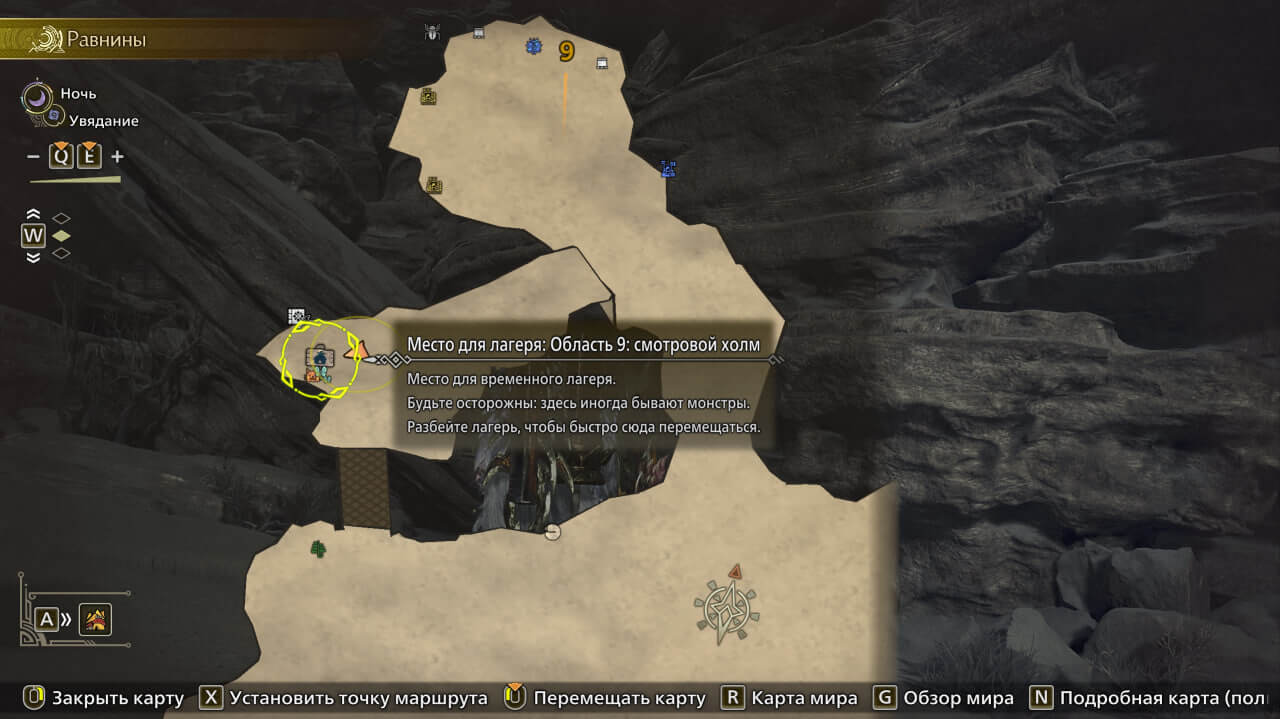Move down one map layer with the down chevrons
Viewport: 1280px width, 719px height.
tap(33, 257)
